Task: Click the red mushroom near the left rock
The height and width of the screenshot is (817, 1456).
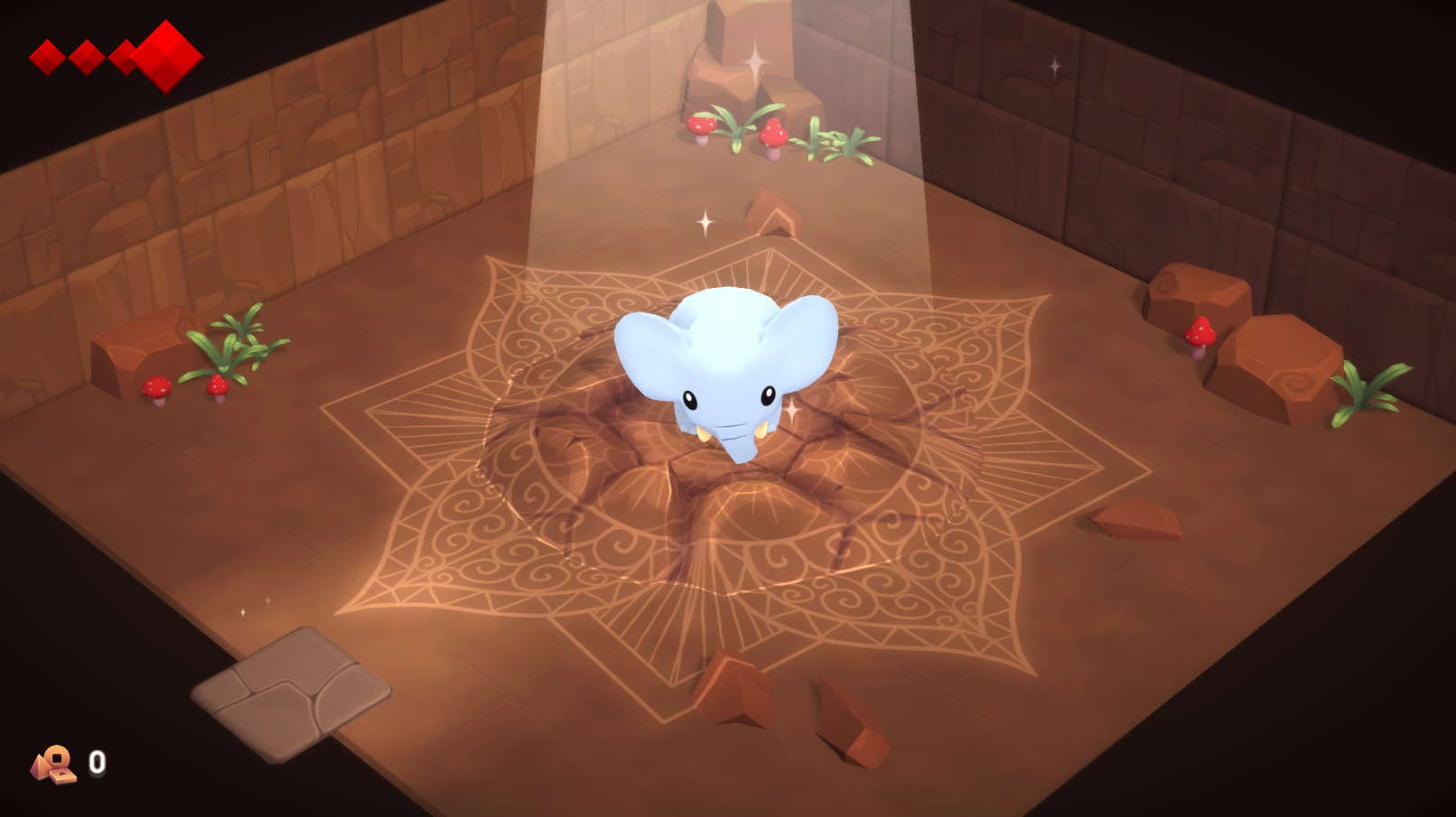Action: click(155, 388)
